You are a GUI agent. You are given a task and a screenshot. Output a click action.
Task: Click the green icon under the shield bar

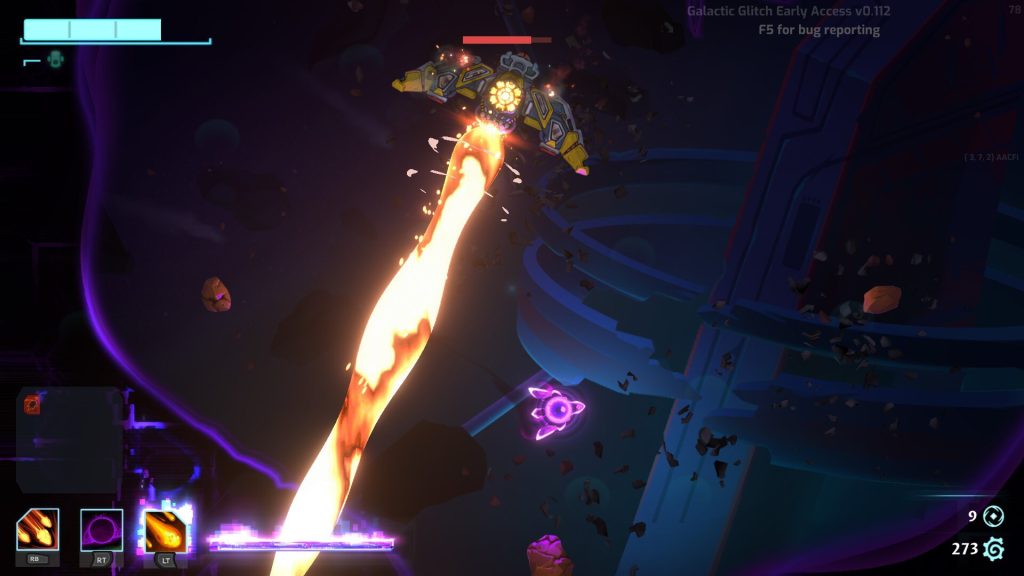point(55,60)
